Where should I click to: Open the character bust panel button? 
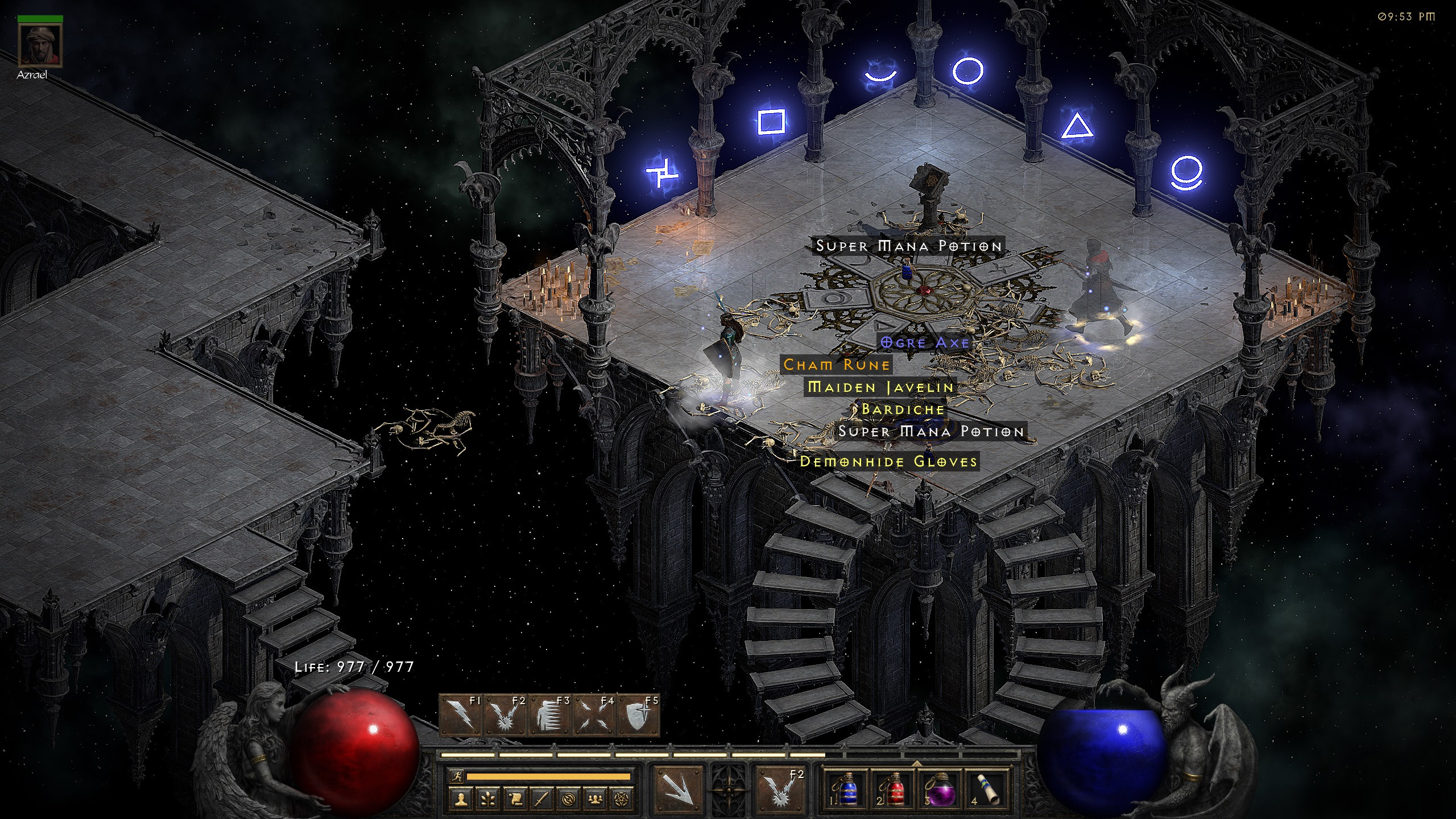pyautogui.click(x=461, y=800)
